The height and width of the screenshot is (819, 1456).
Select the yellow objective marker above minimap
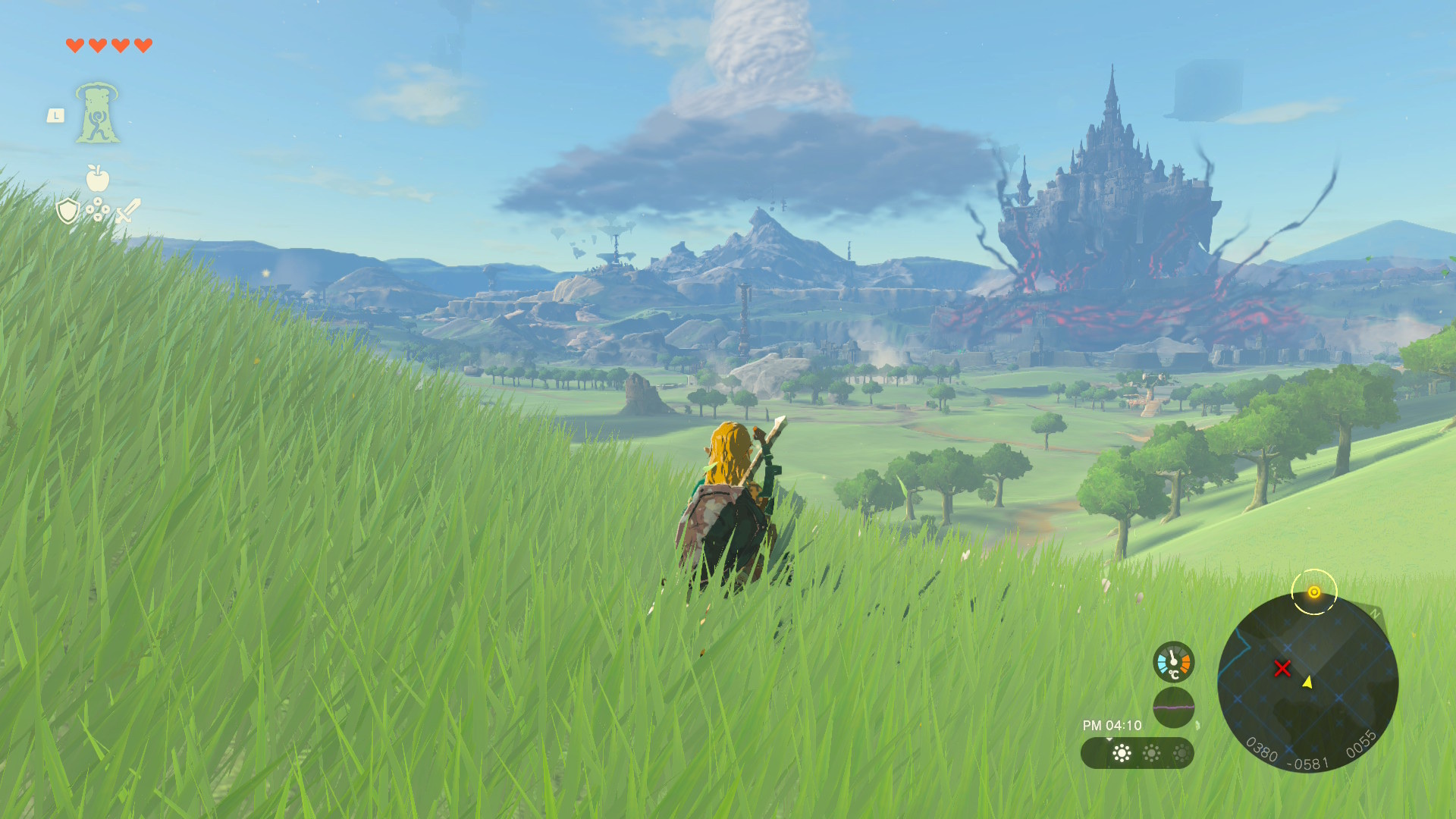coord(1314,592)
